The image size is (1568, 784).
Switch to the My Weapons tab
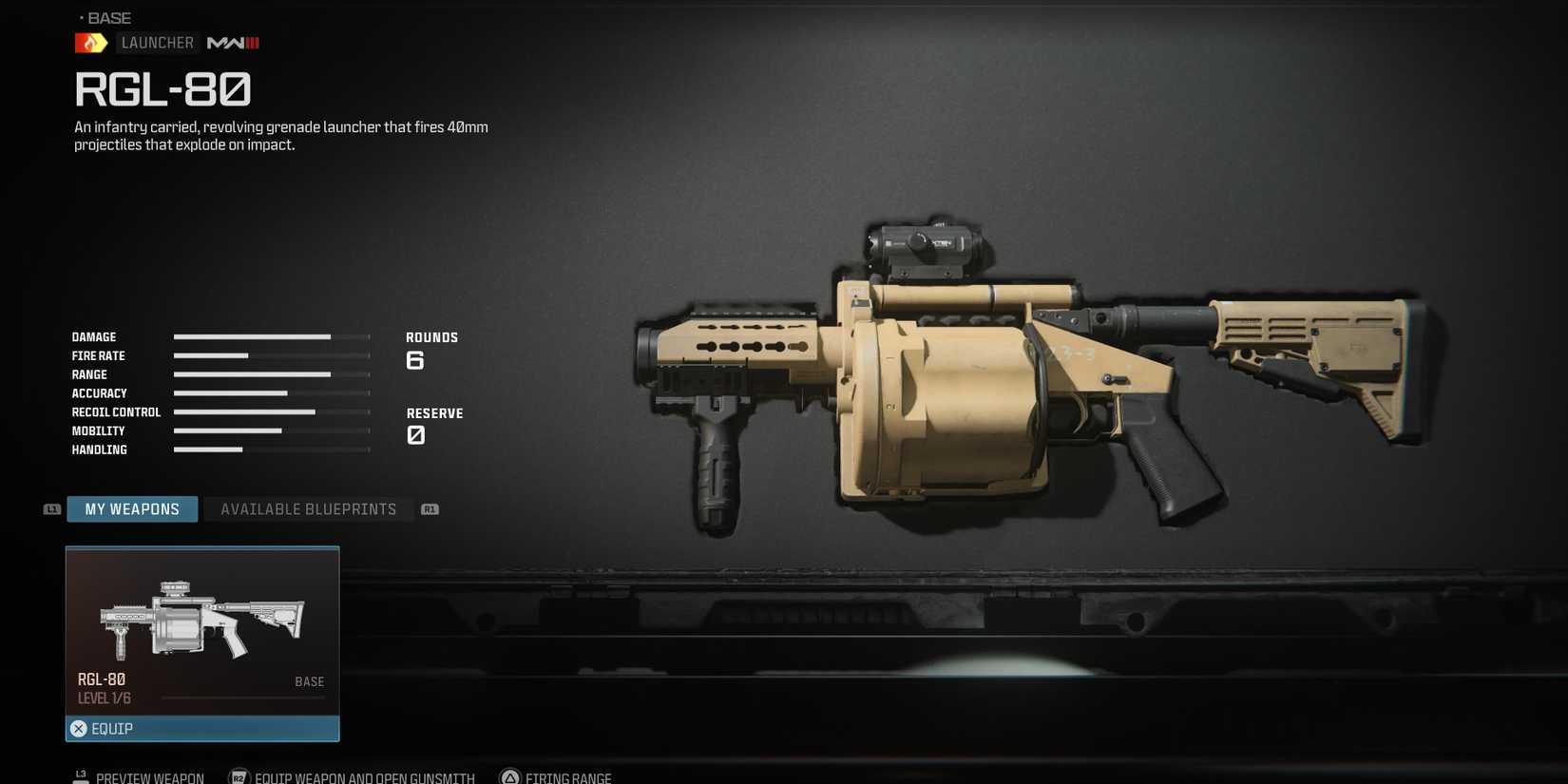[132, 508]
